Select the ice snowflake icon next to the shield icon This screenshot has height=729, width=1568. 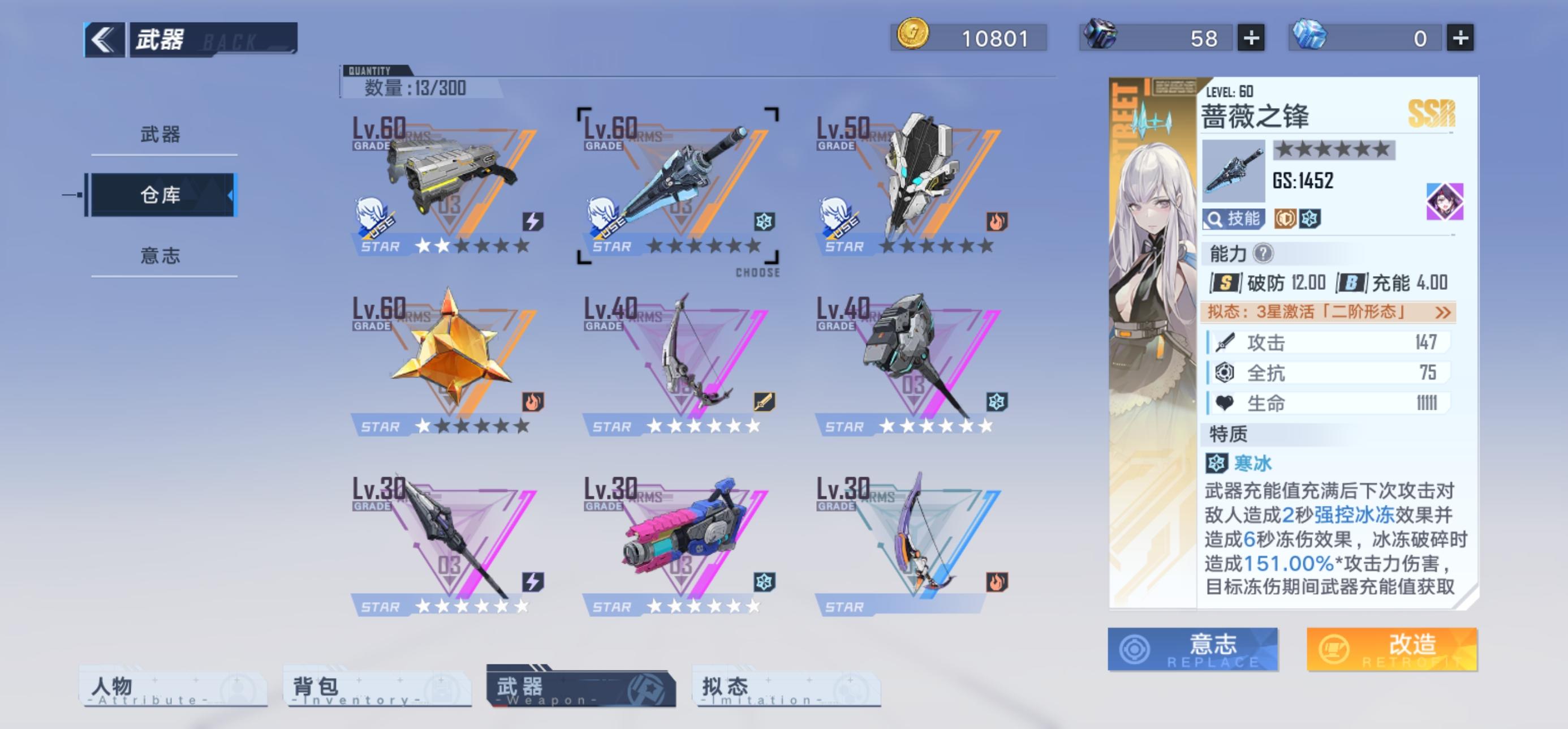(x=1311, y=219)
